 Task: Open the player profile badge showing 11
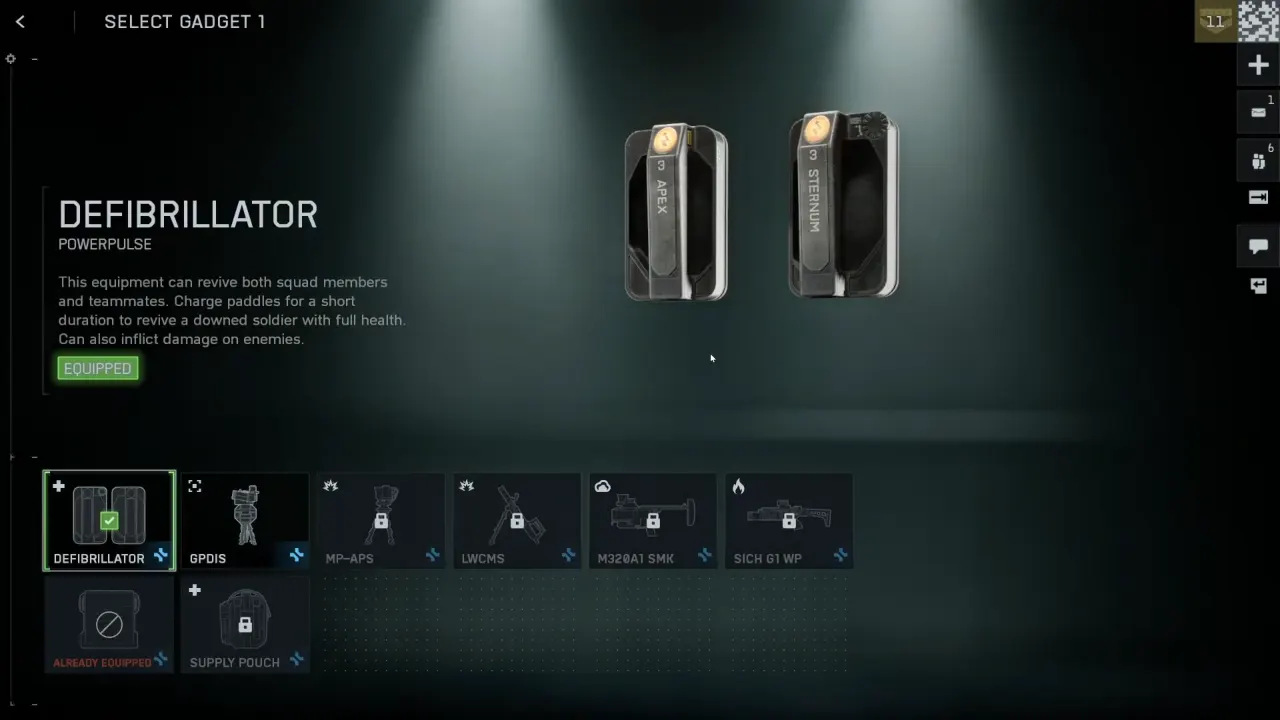click(x=1214, y=21)
